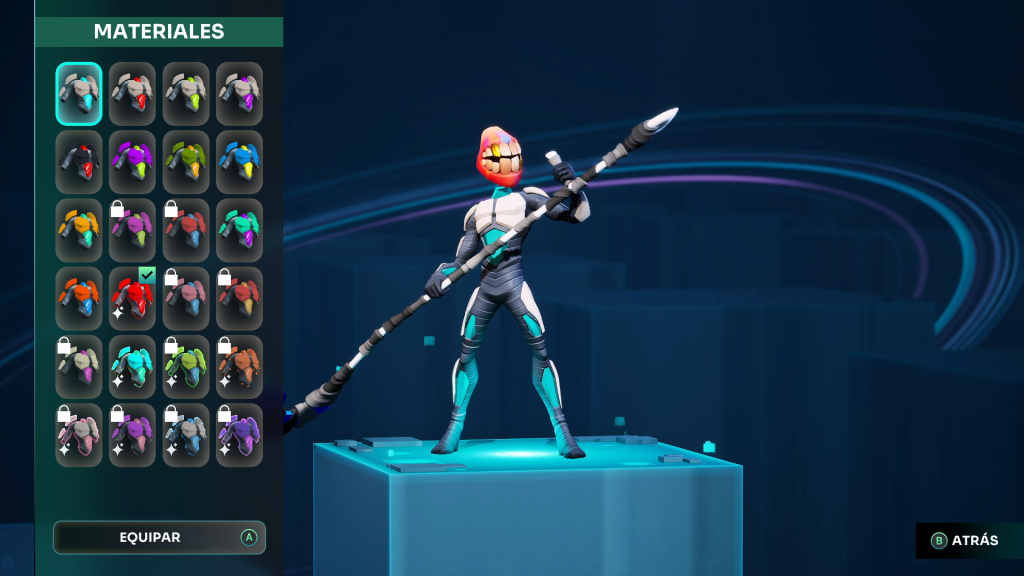Pick the green armor with orange gem
Viewport: 1024px width, 576px height.
click(186, 162)
